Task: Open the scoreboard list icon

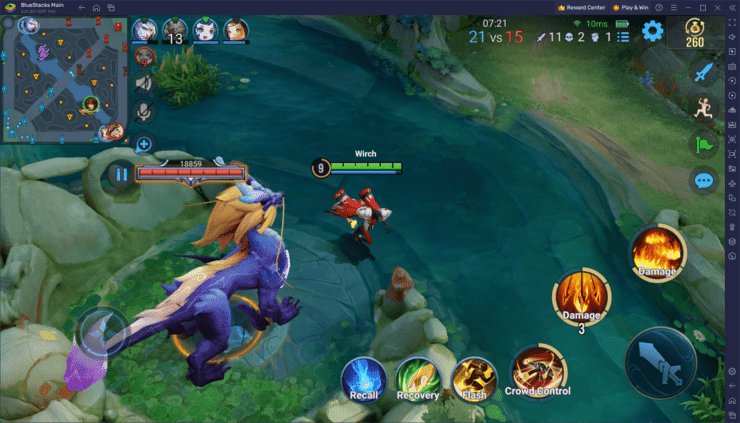Action: [623, 37]
